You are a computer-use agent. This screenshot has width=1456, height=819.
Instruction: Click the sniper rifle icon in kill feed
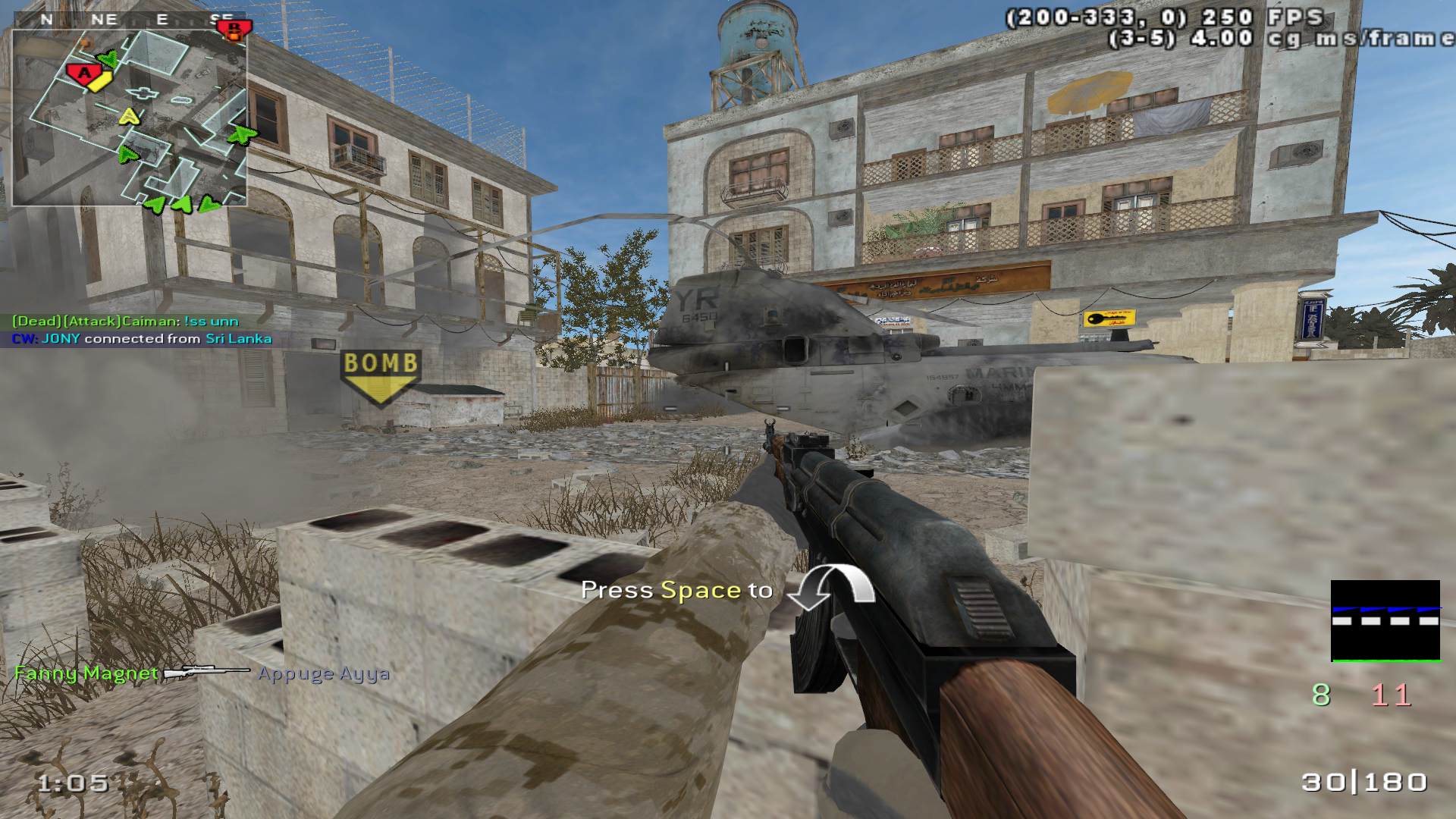207,673
